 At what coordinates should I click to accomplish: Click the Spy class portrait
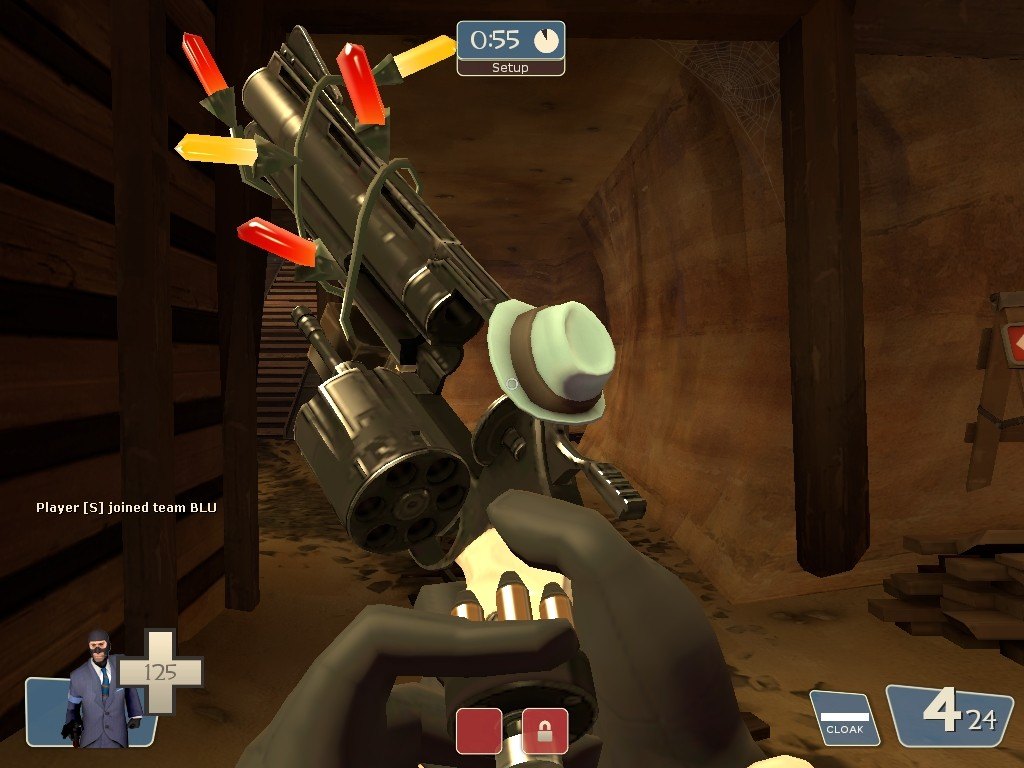pyautogui.click(x=100, y=690)
